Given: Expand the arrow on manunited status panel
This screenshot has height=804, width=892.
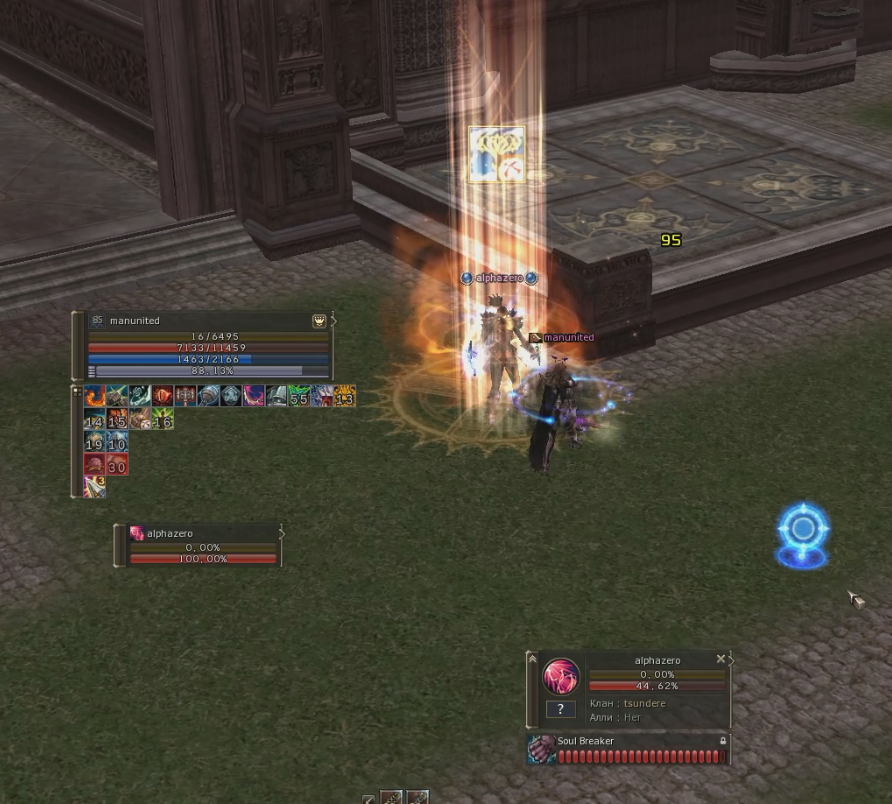Looking at the screenshot, I should click(x=334, y=321).
